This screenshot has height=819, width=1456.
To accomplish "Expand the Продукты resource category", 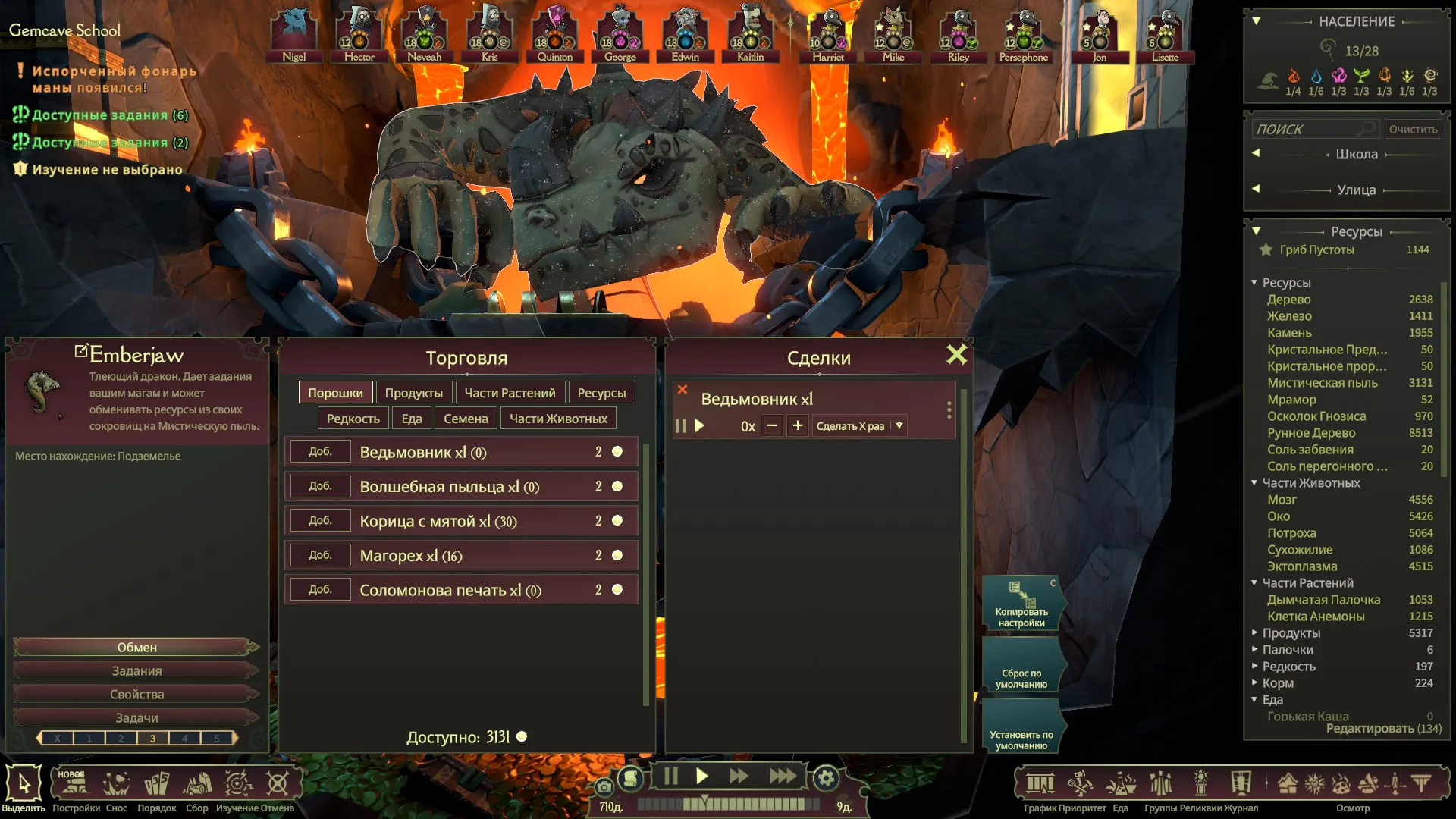I will click(x=1255, y=632).
